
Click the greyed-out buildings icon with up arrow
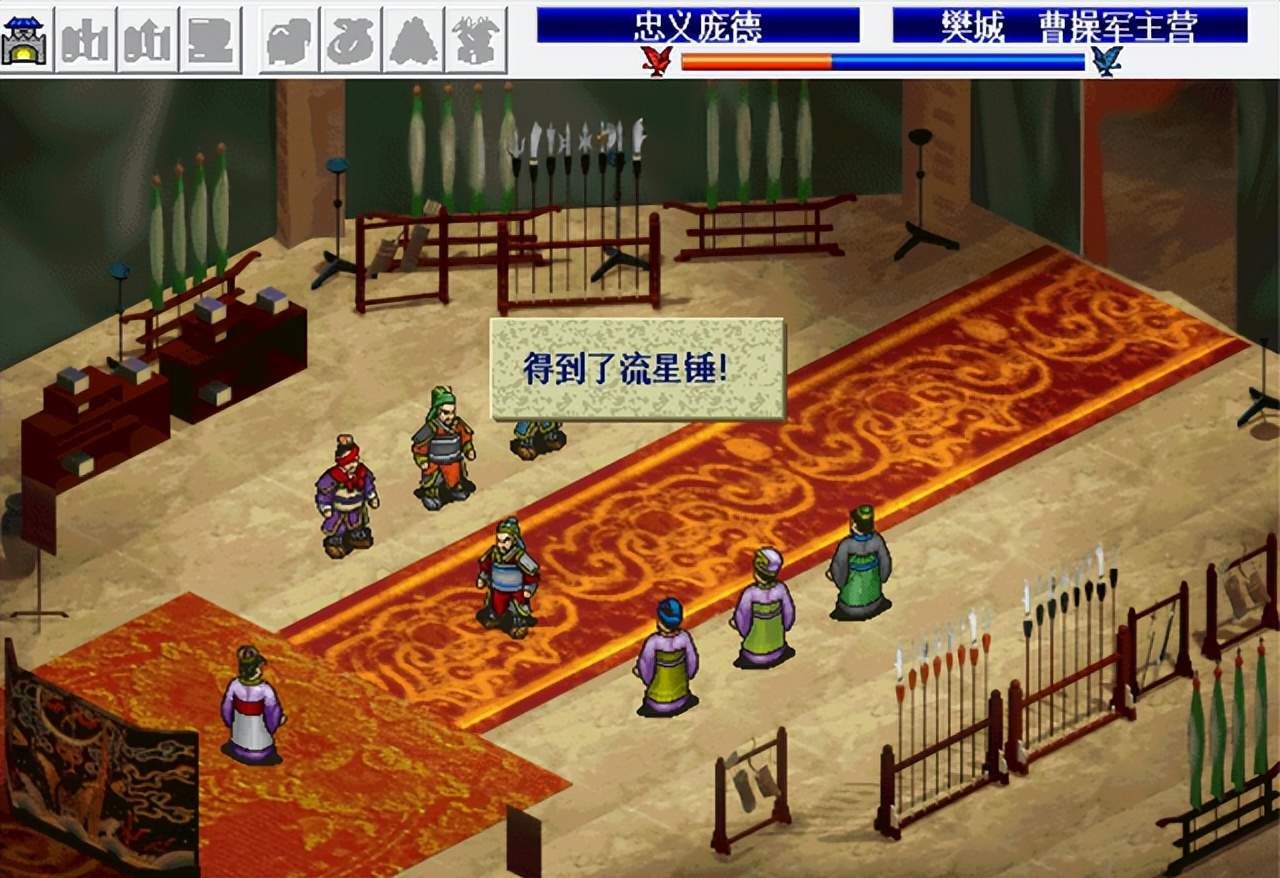(x=148, y=40)
